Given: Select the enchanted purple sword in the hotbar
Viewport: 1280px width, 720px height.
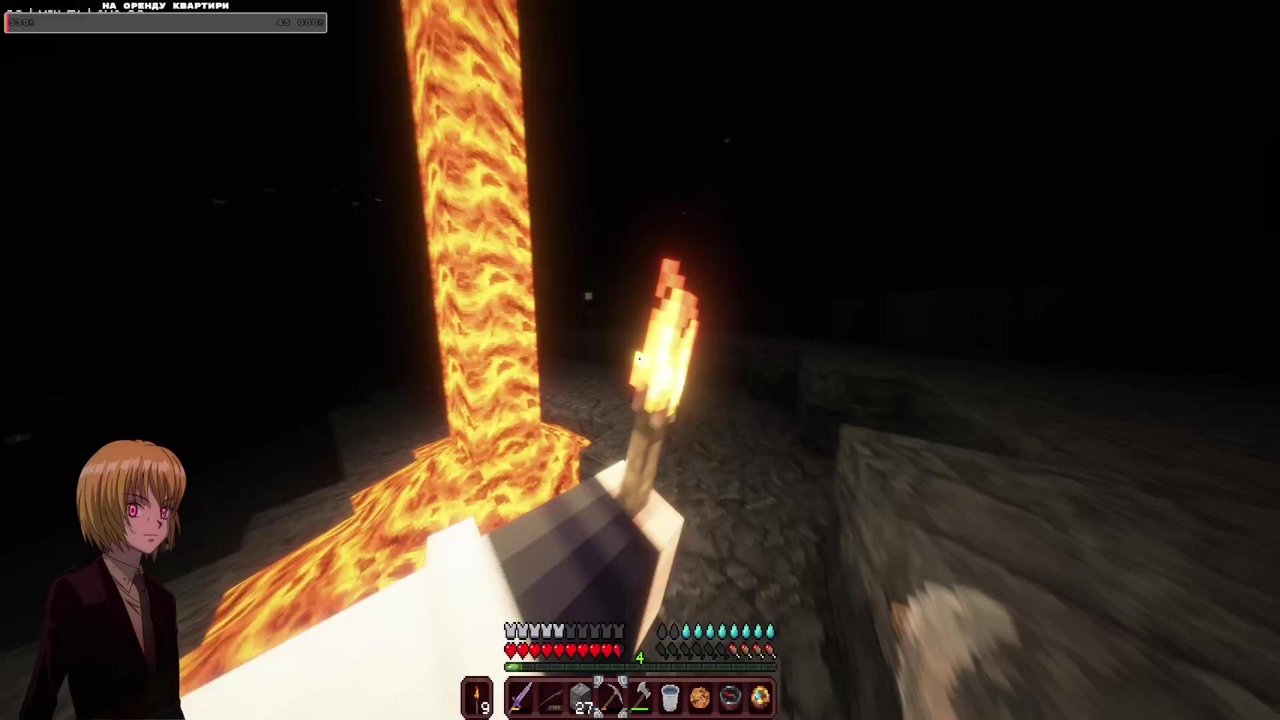Looking at the screenshot, I should (519, 697).
